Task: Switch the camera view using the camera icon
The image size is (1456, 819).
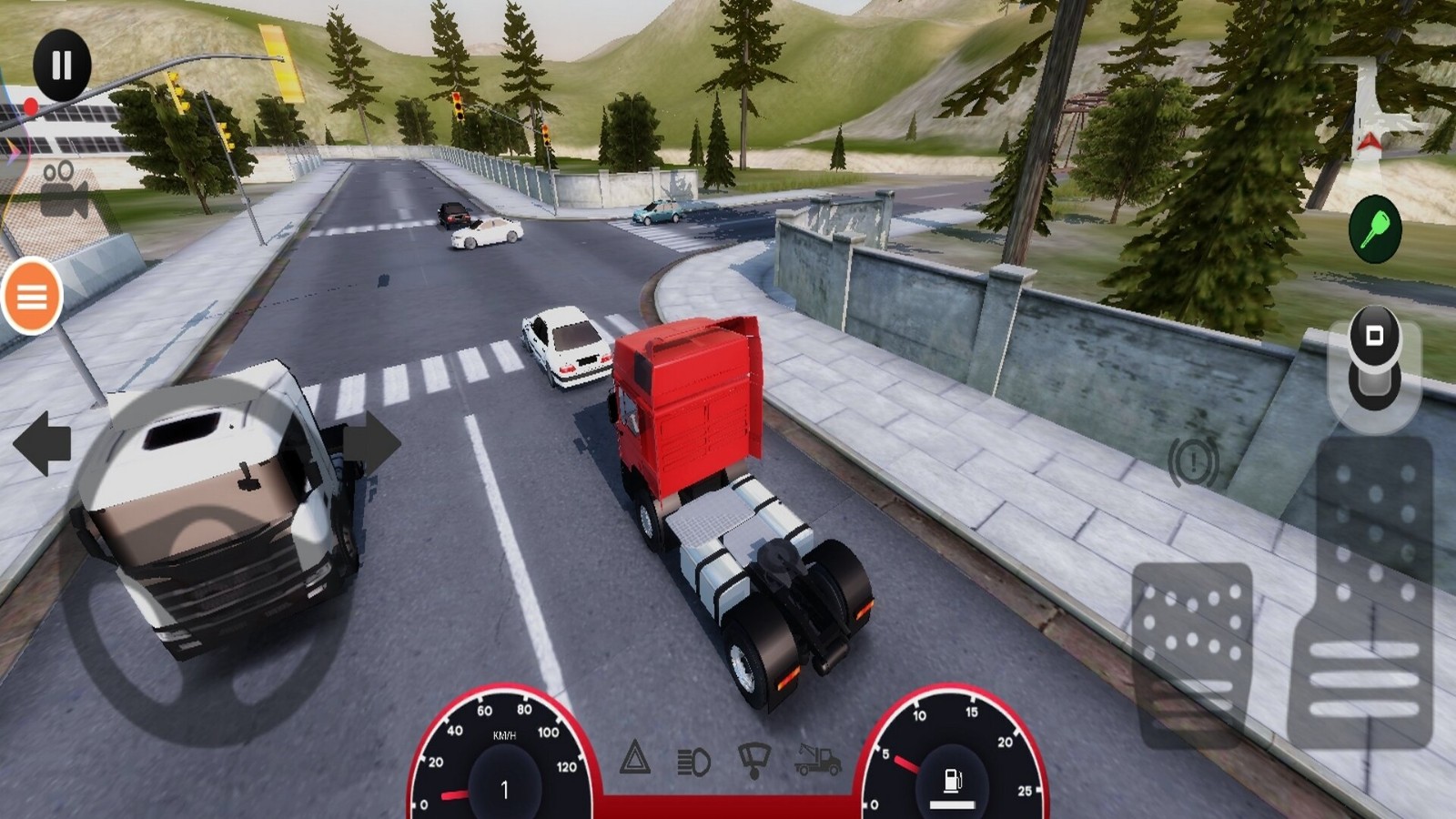Action: (x=64, y=189)
